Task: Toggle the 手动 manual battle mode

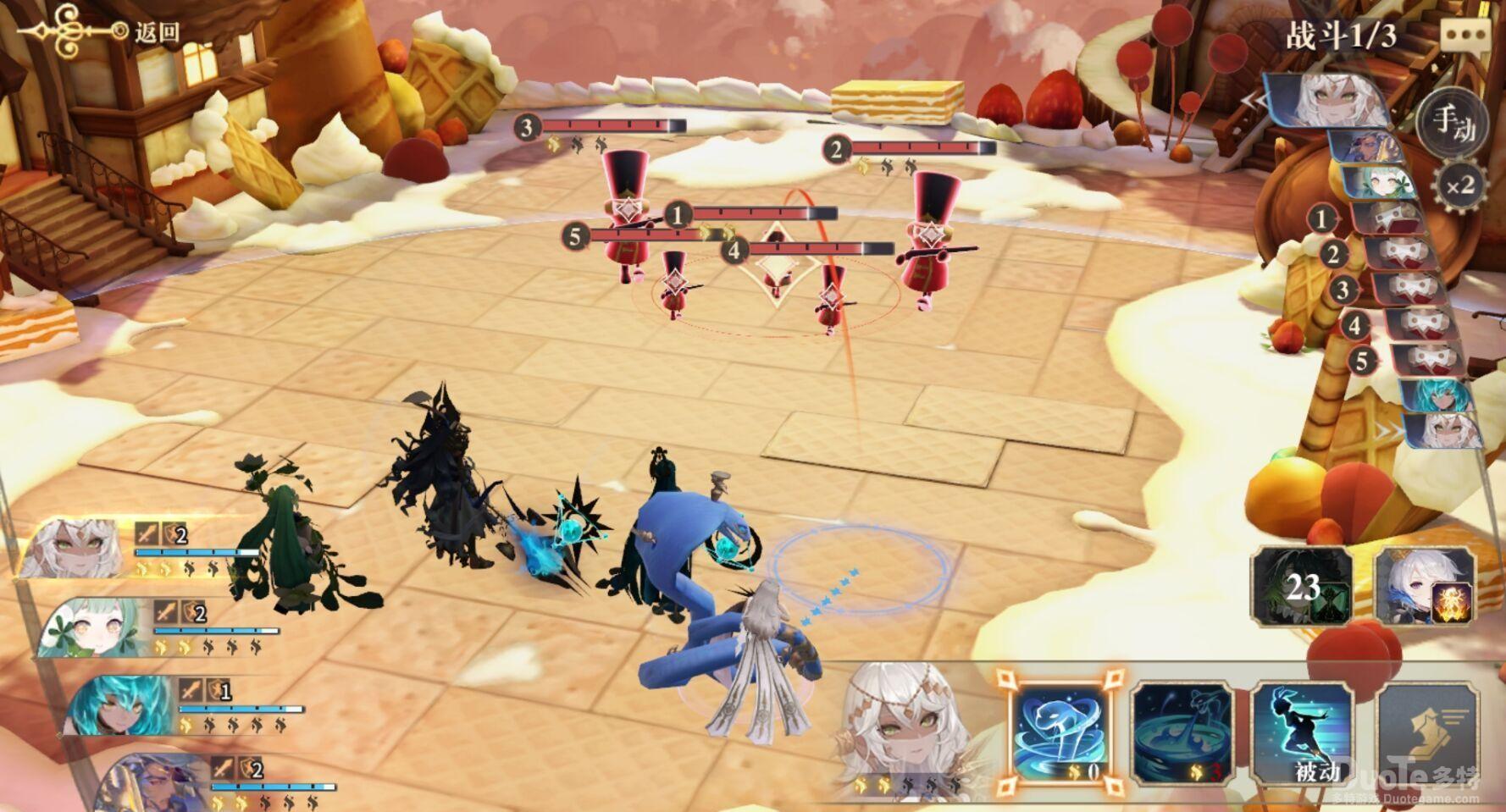Action: coord(1453,124)
